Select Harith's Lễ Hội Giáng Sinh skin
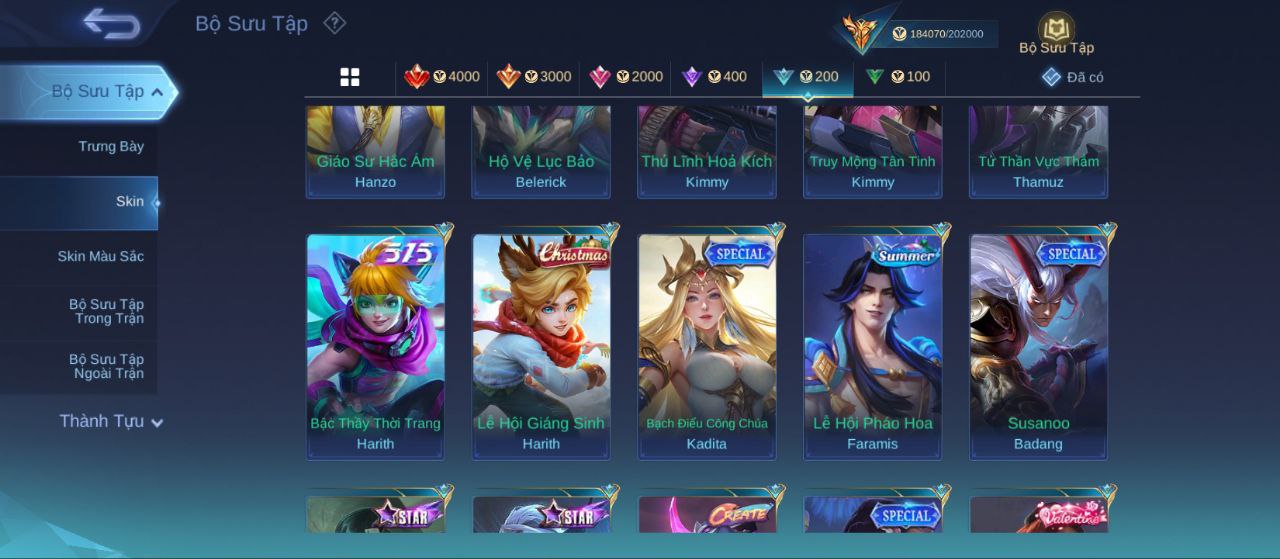Image resolution: width=1280 pixels, height=559 pixels. pos(541,345)
